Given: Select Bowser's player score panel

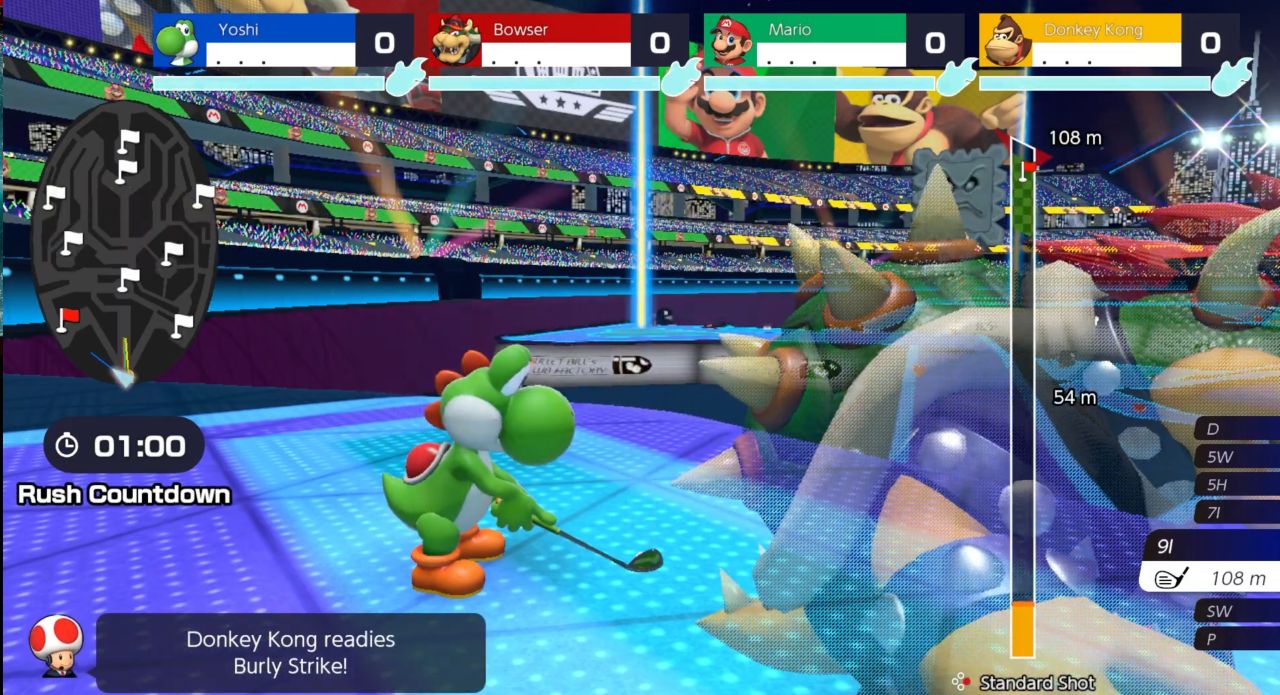Looking at the screenshot, I should point(558,41).
